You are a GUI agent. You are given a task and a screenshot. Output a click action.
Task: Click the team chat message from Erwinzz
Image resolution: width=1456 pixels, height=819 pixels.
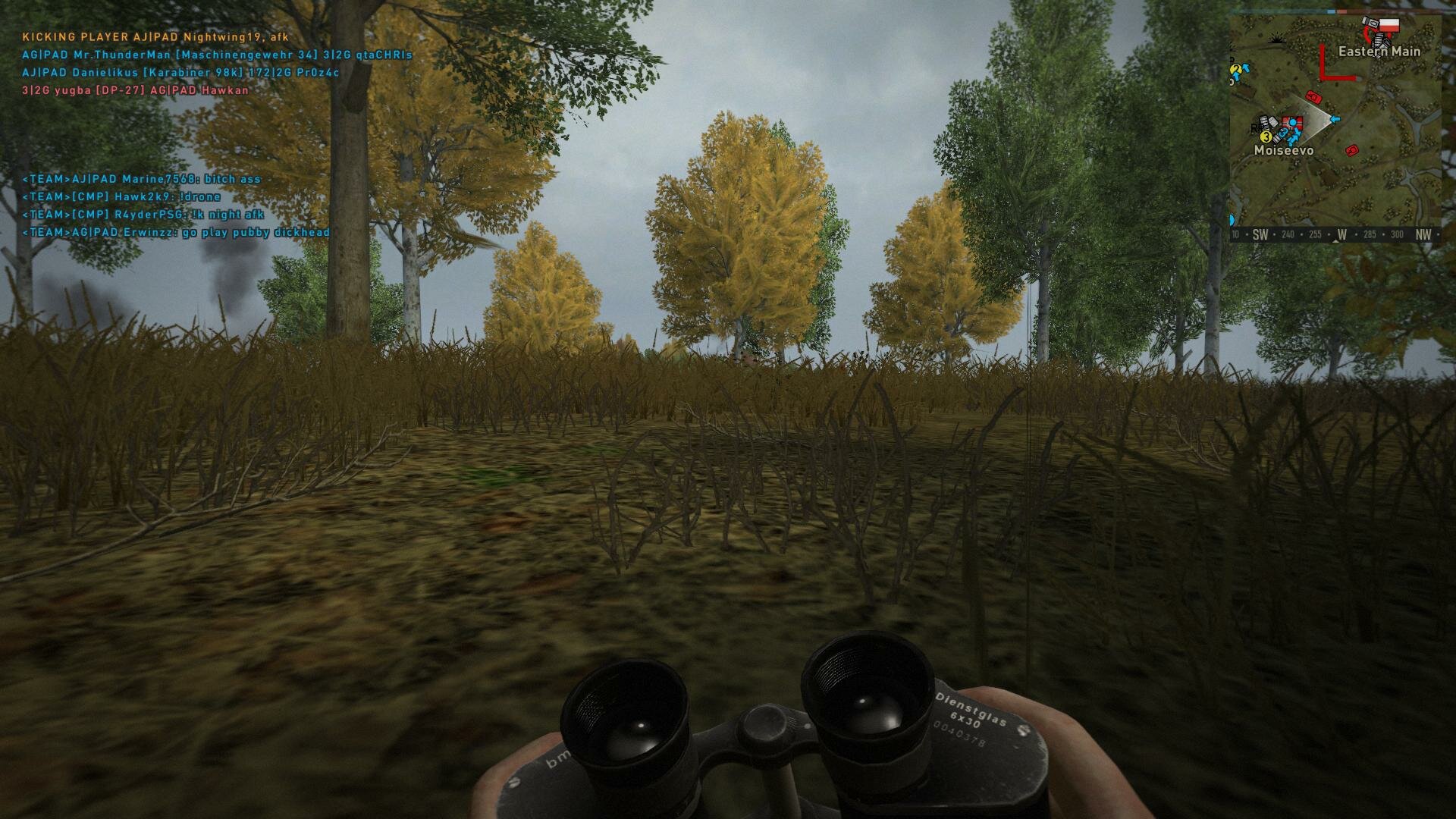[x=176, y=233]
